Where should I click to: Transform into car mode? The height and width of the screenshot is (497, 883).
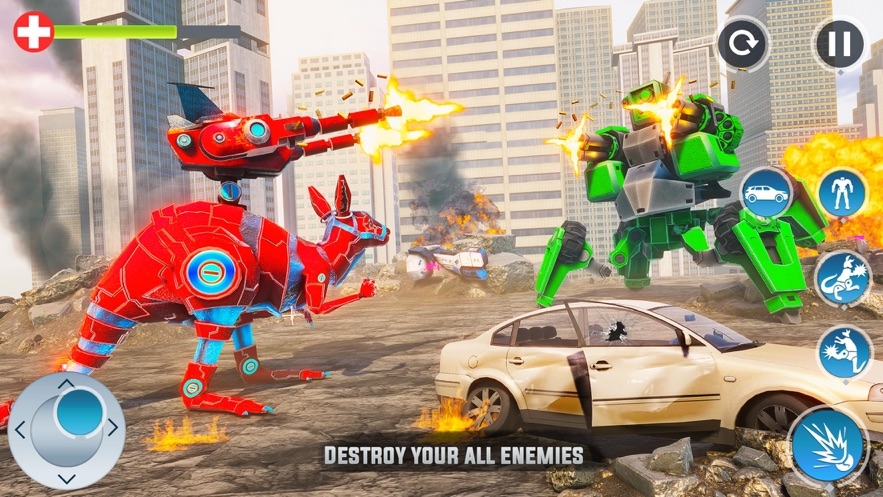click(x=766, y=192)
